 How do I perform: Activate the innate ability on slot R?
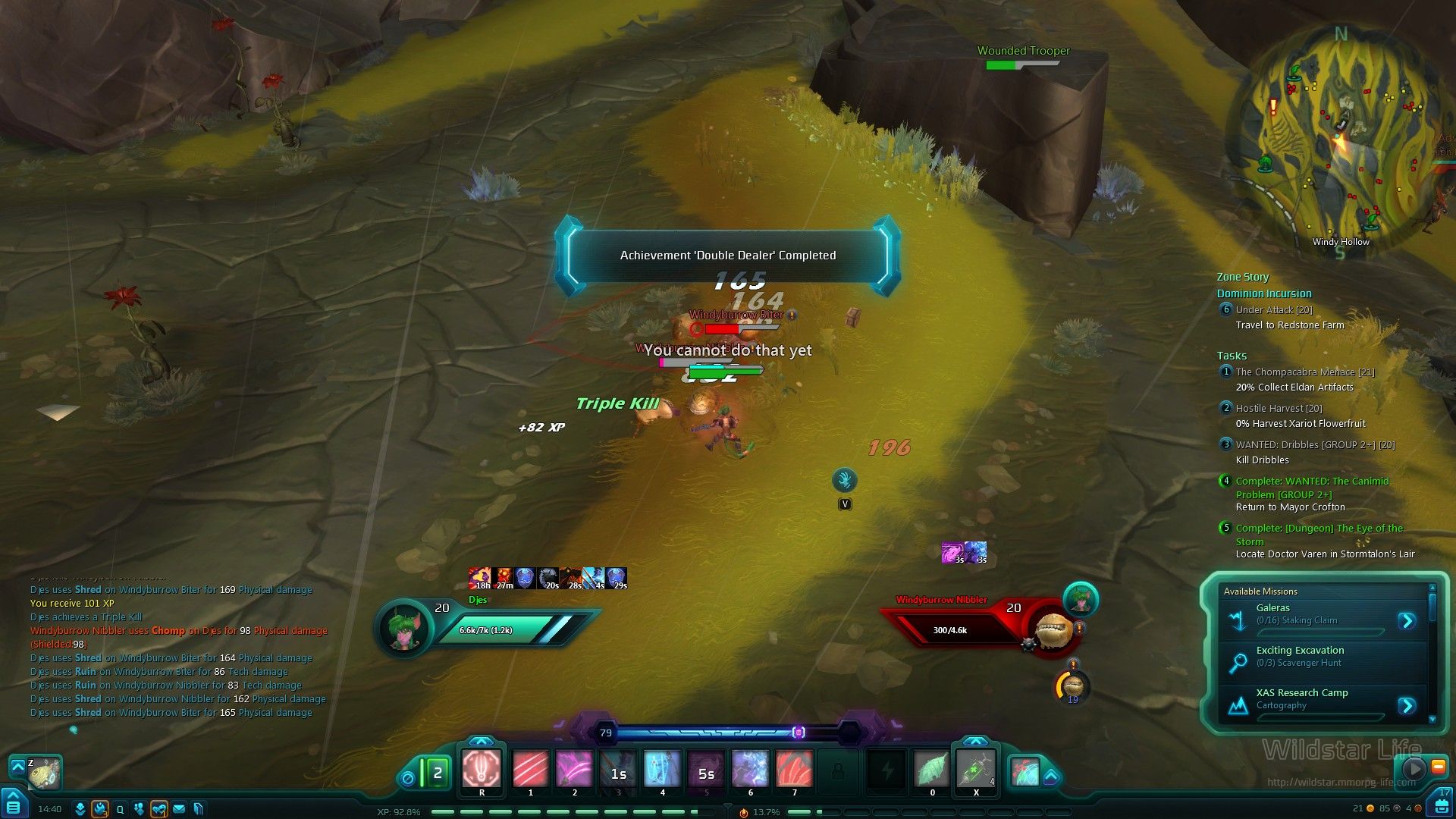(482, 770)
